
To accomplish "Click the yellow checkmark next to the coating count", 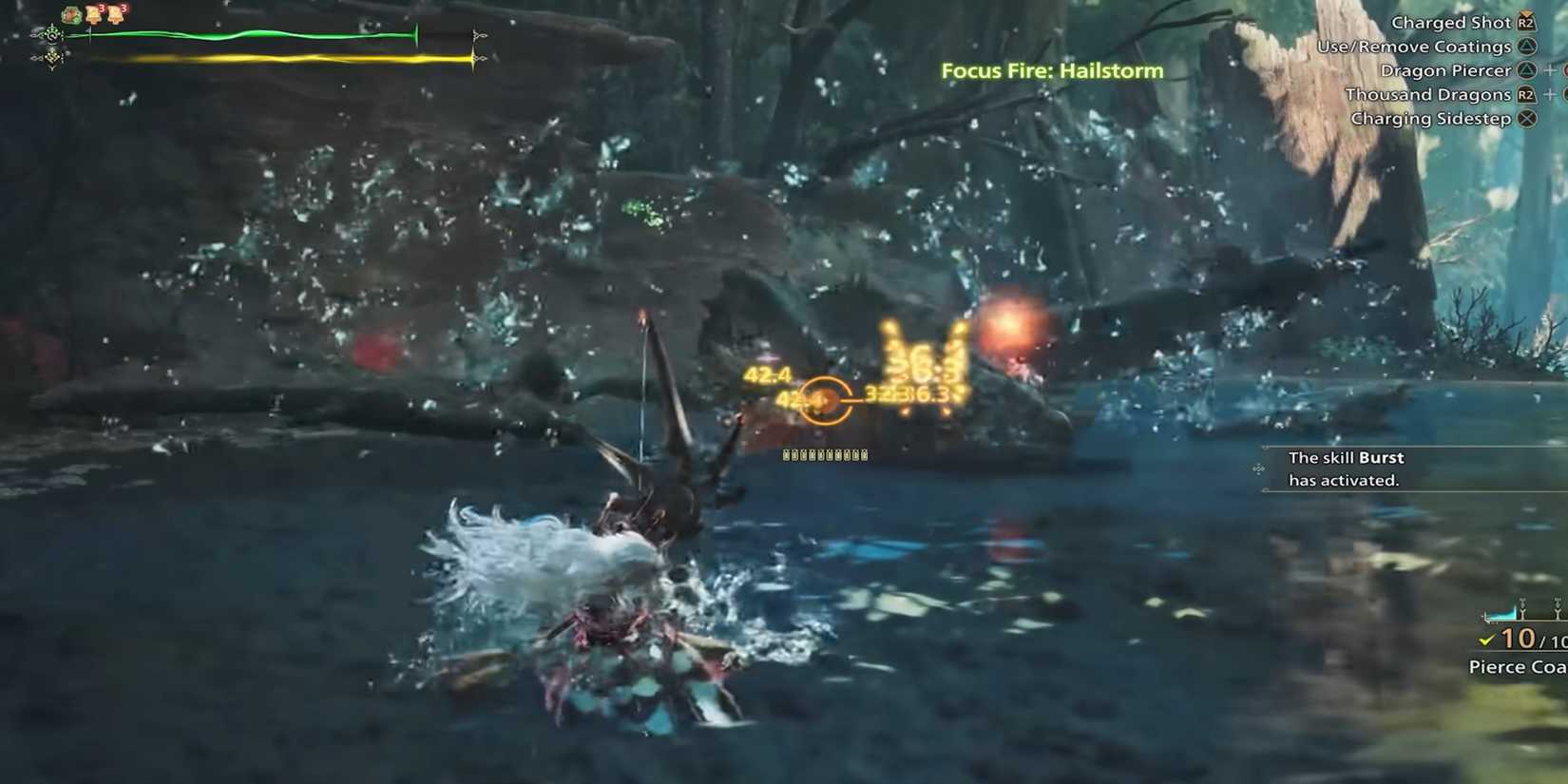I will (x=1485, y=641).
